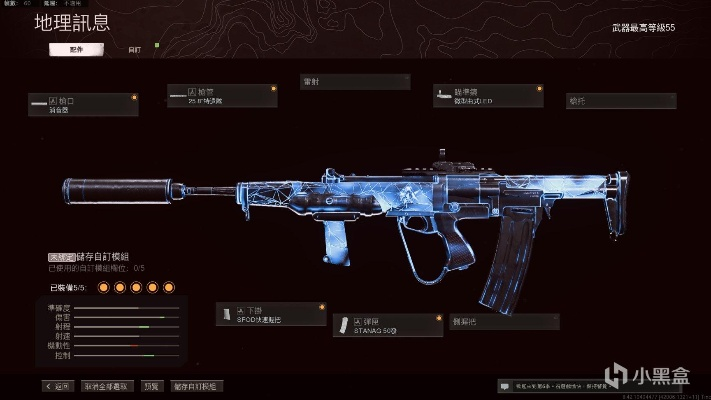Go back with the 返回 button
The image size is (711, 400).
click(59, 385)
